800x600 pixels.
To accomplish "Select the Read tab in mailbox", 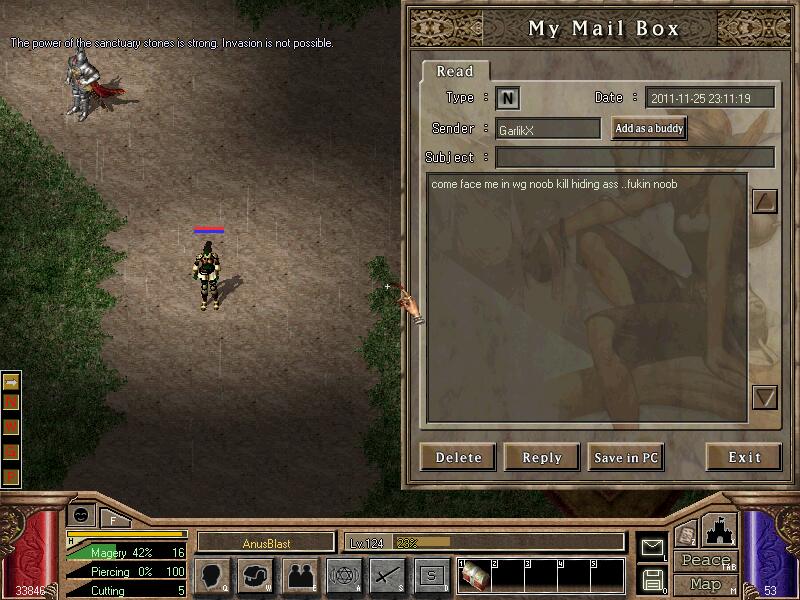I will (455, 72).
